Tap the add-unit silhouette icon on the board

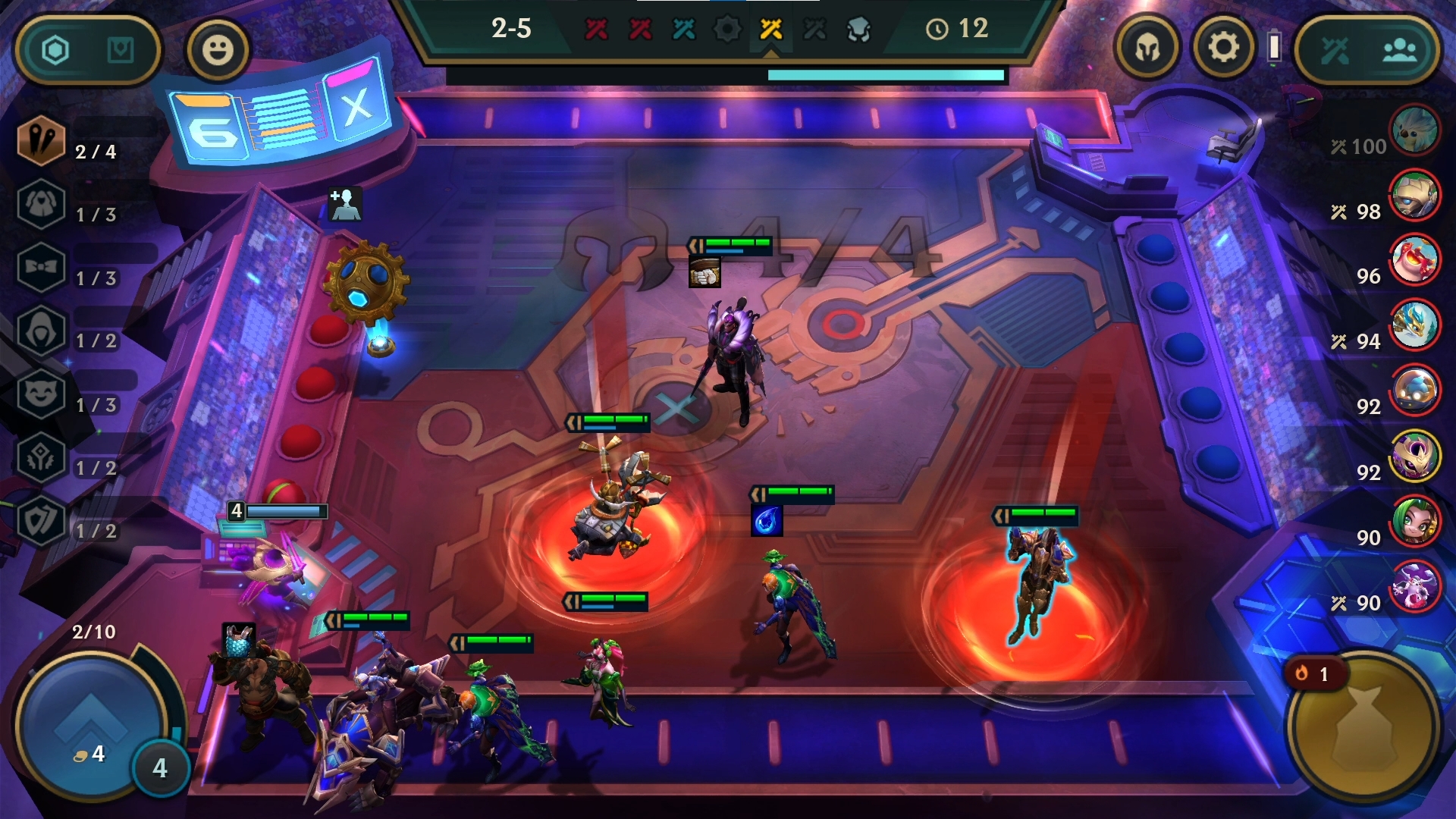(345, 204)
